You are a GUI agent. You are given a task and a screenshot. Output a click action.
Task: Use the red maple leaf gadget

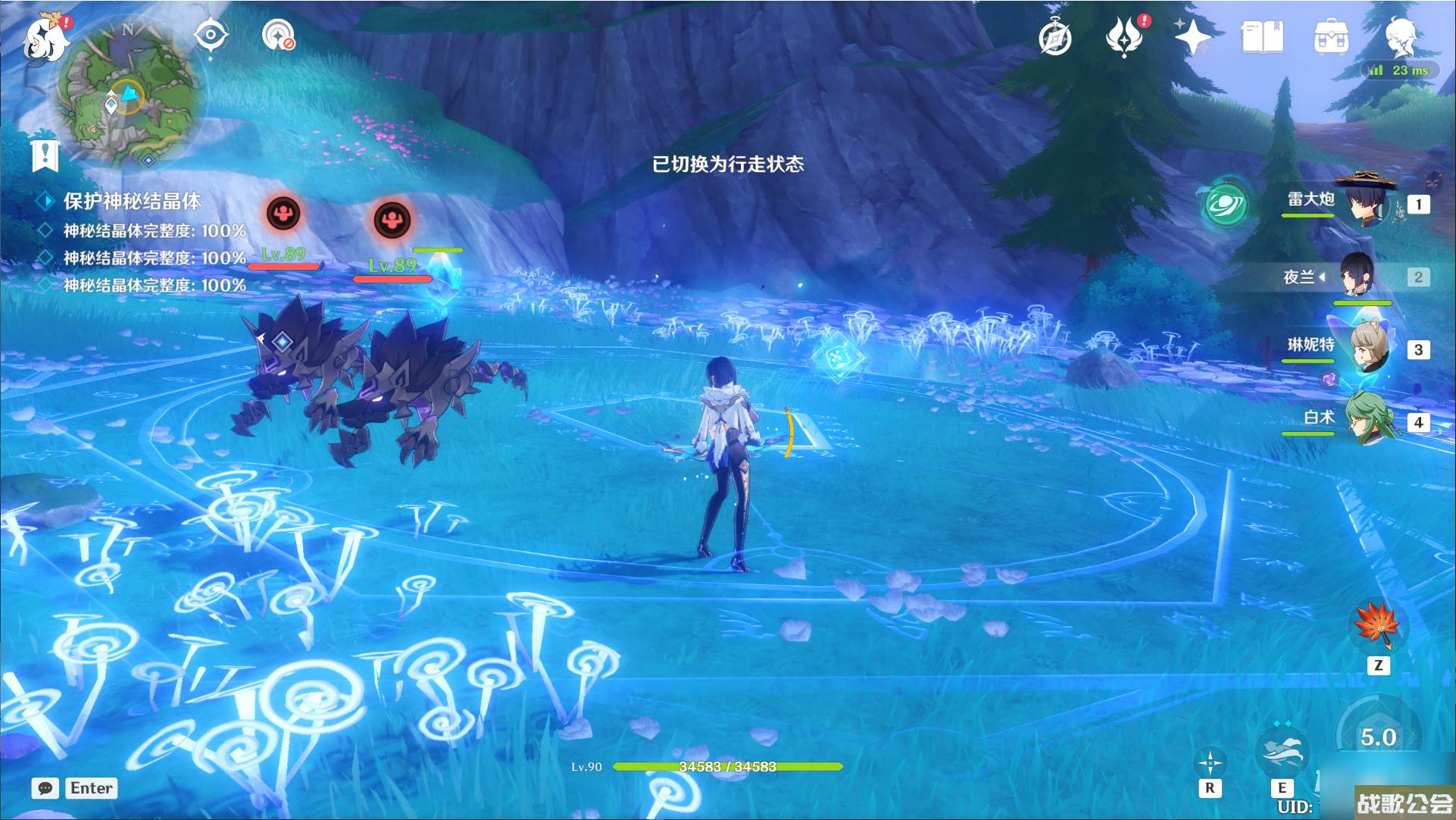[x=1377, y=626]
